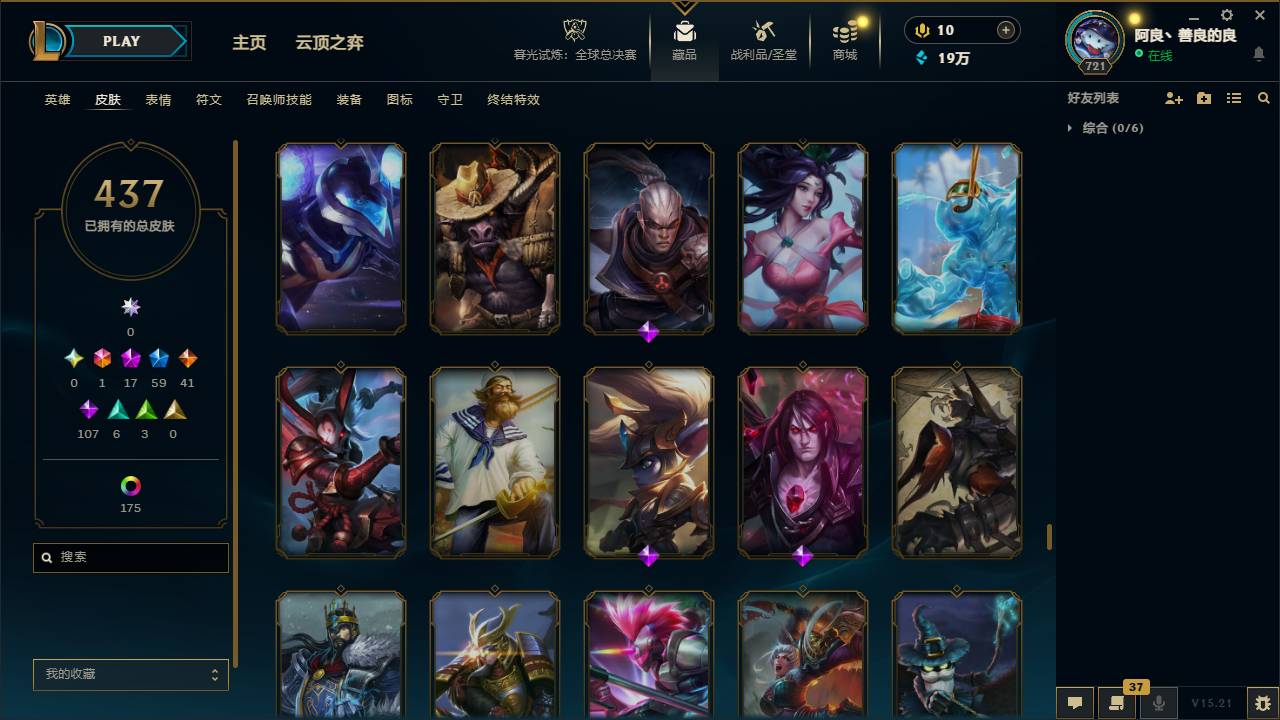Open friend search with the magnifier icon
Viewport: 1280px width, 720px height.
(x=1263, y=97)
